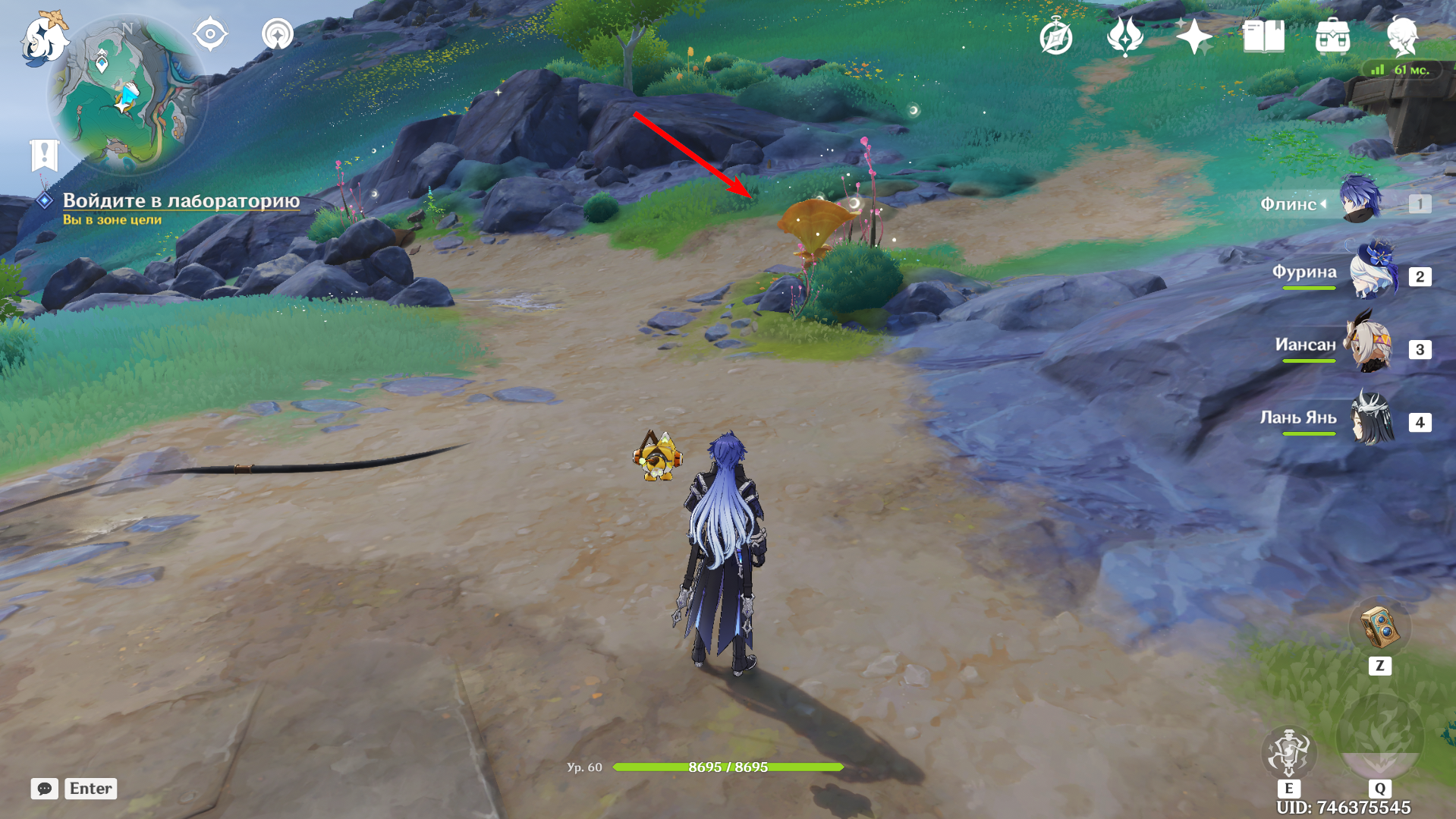Click the signal-waves icon beside the minimap
The width and height of the screenshot is (1456, 819).
tap(277, 35)
